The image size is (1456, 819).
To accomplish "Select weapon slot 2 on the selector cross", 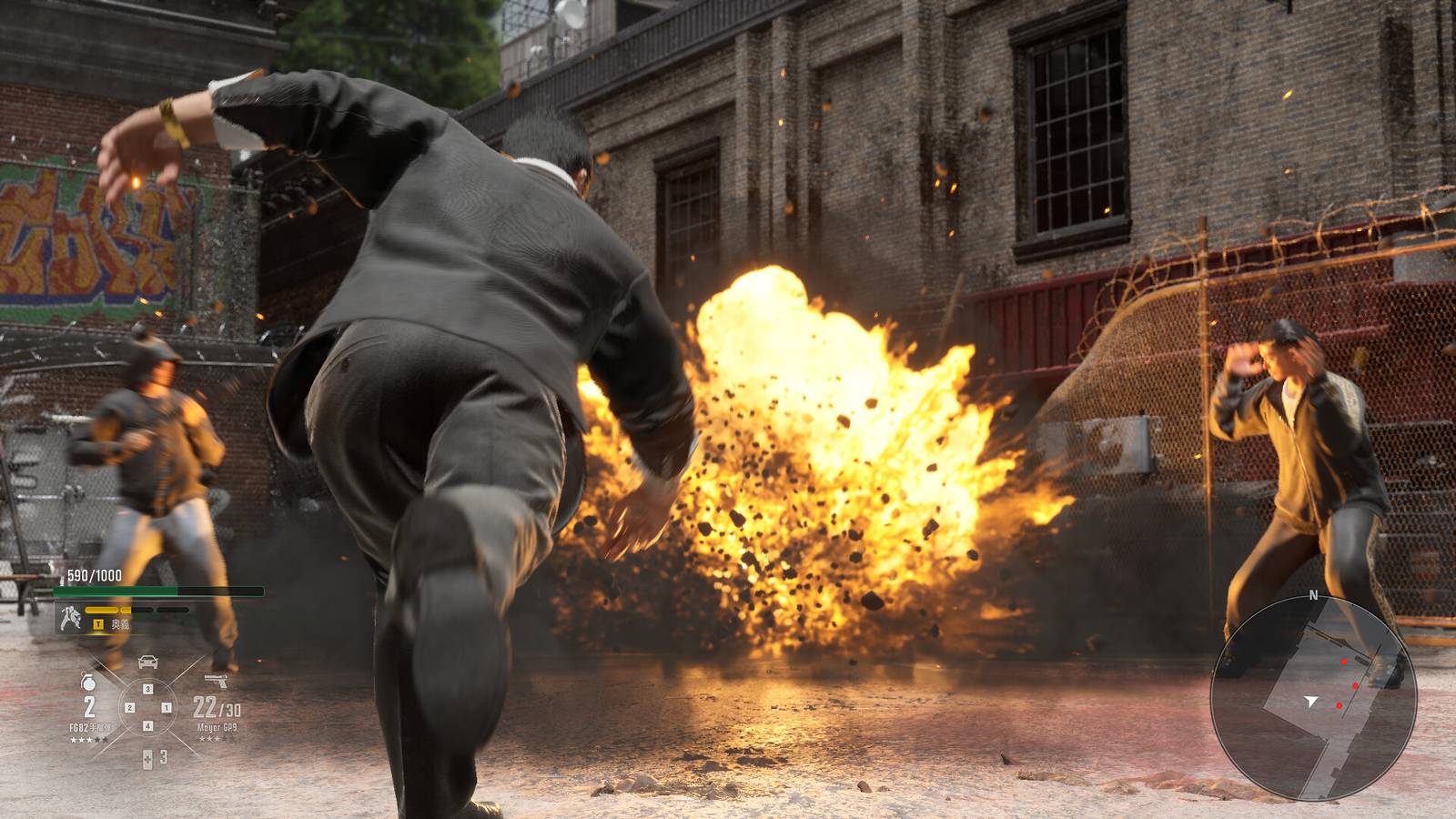I will [x=129, y=707].
